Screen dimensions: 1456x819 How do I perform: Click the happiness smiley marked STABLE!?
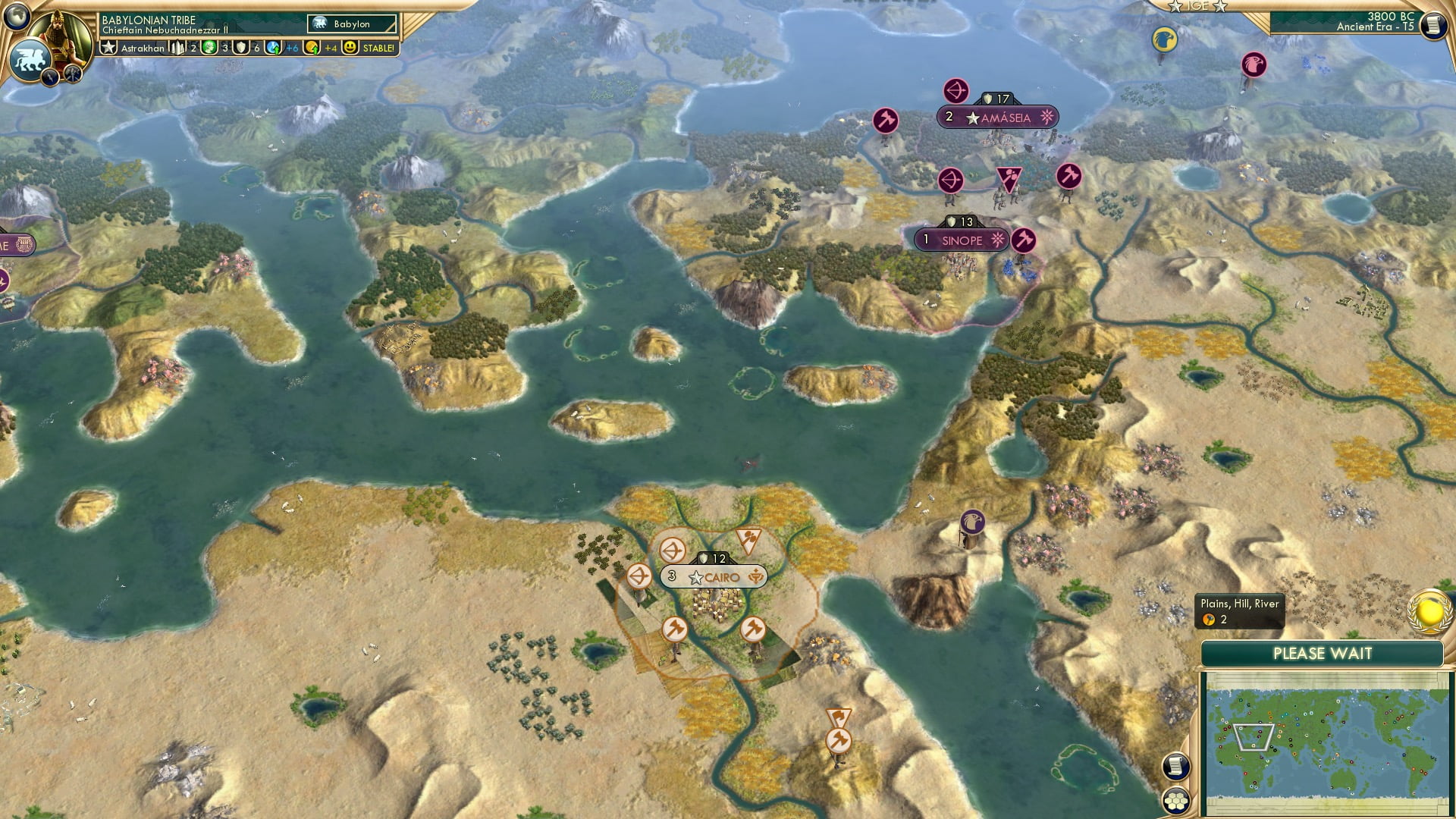349,48
